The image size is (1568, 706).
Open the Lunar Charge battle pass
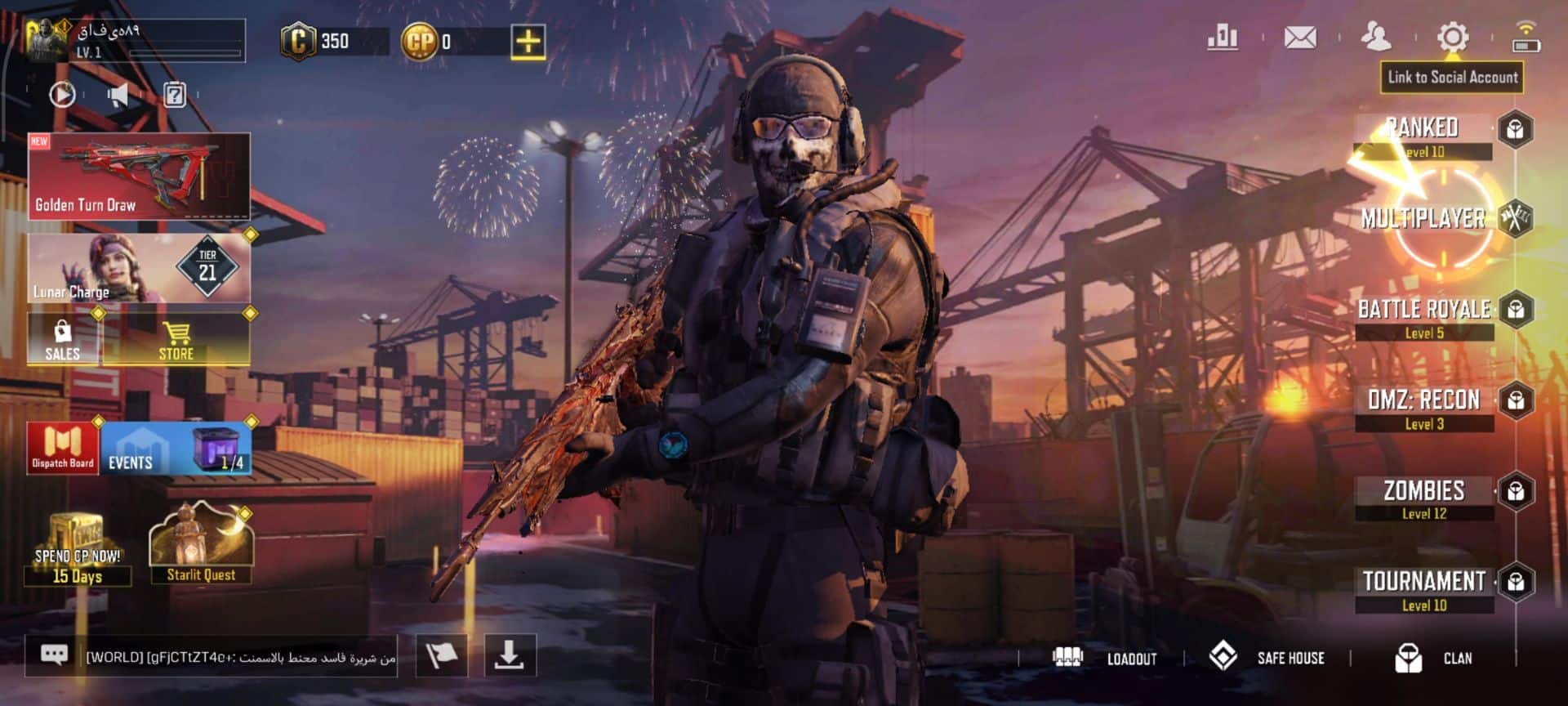(x=139, y=269)
